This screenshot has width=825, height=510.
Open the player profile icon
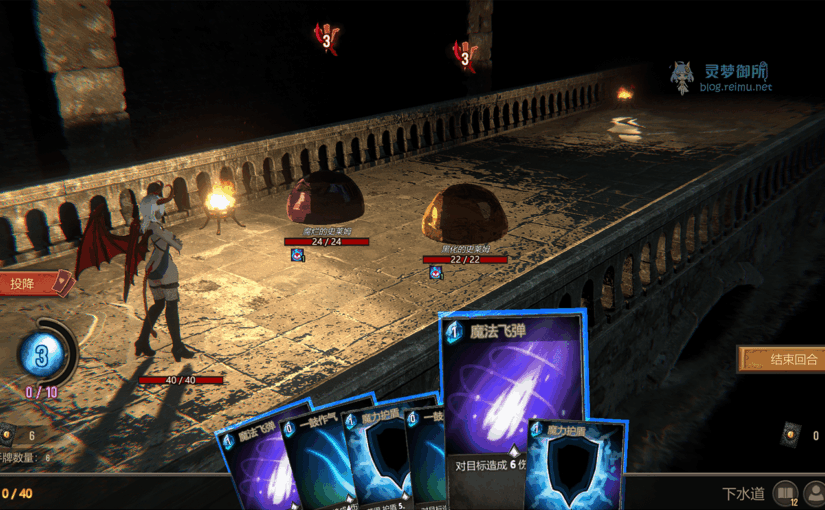[814, 493]
